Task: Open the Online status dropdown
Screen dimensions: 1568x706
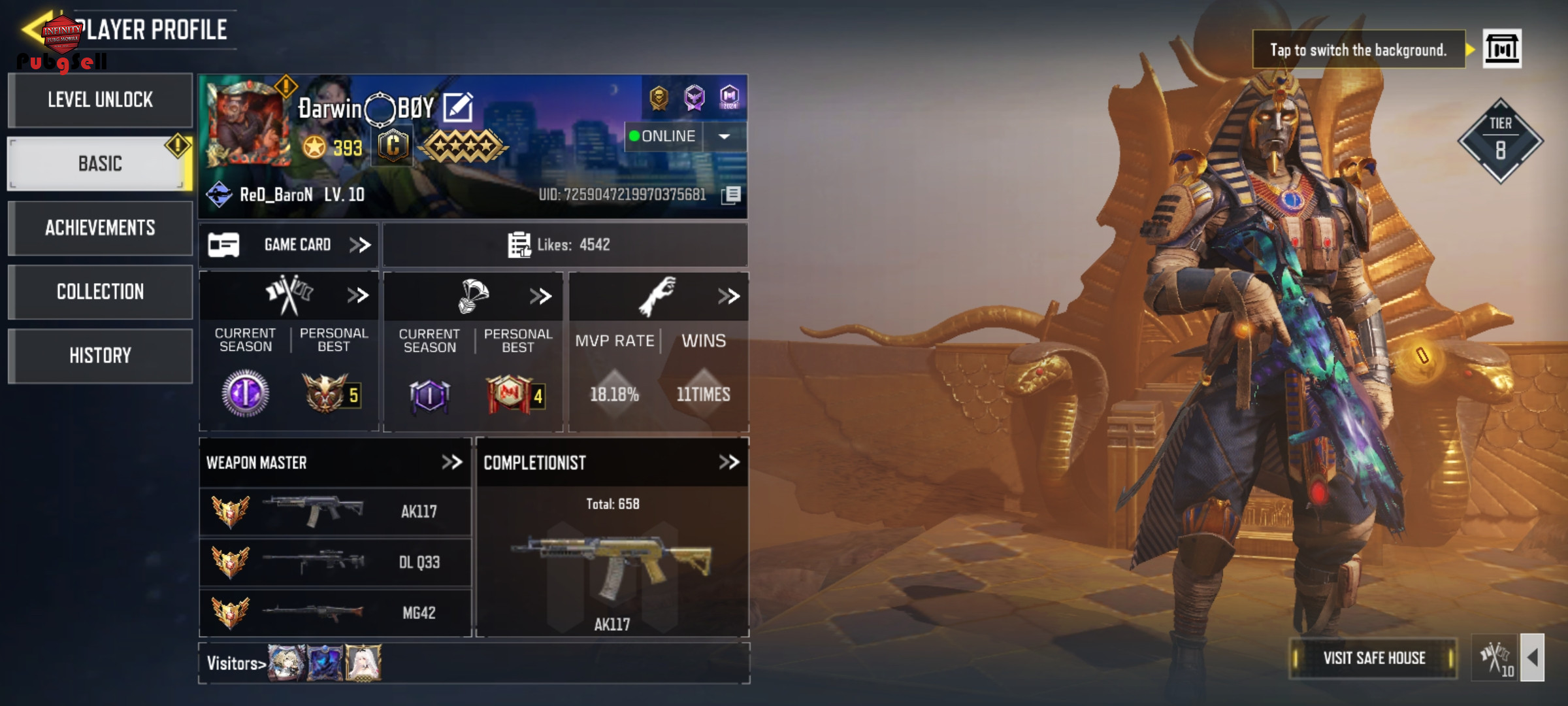Action: [x=724, y=137]
